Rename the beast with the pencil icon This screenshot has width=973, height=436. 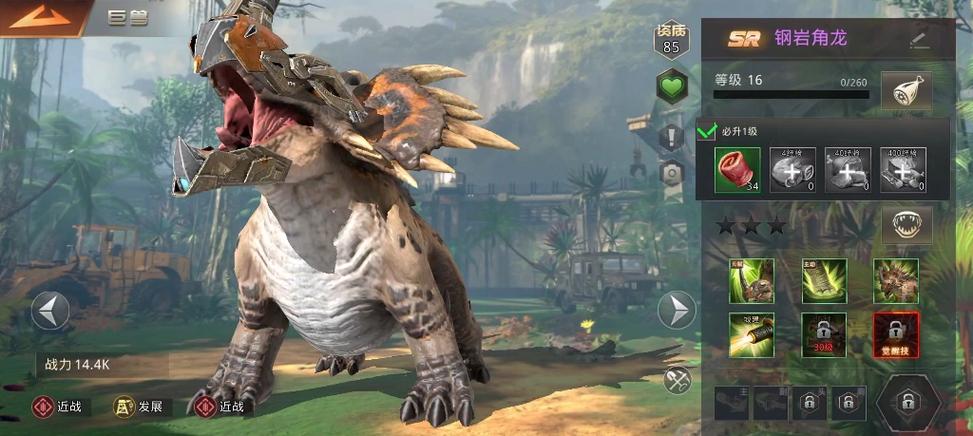click(919, 40)
